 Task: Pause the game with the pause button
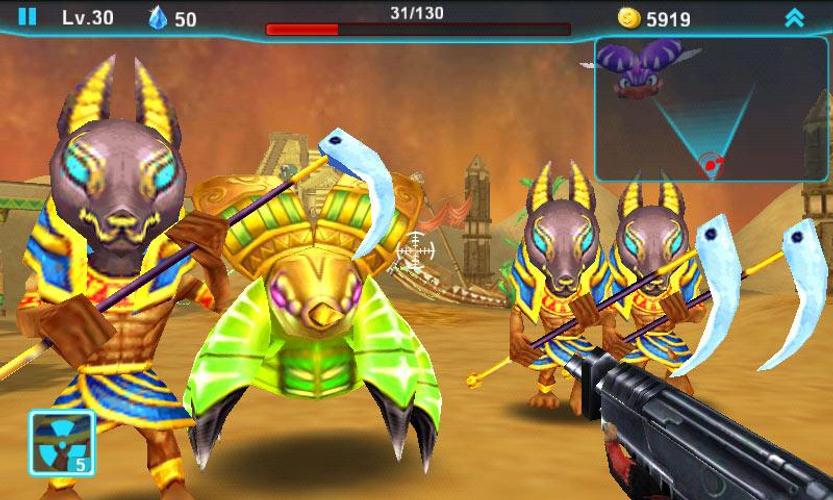pos(27,16)
